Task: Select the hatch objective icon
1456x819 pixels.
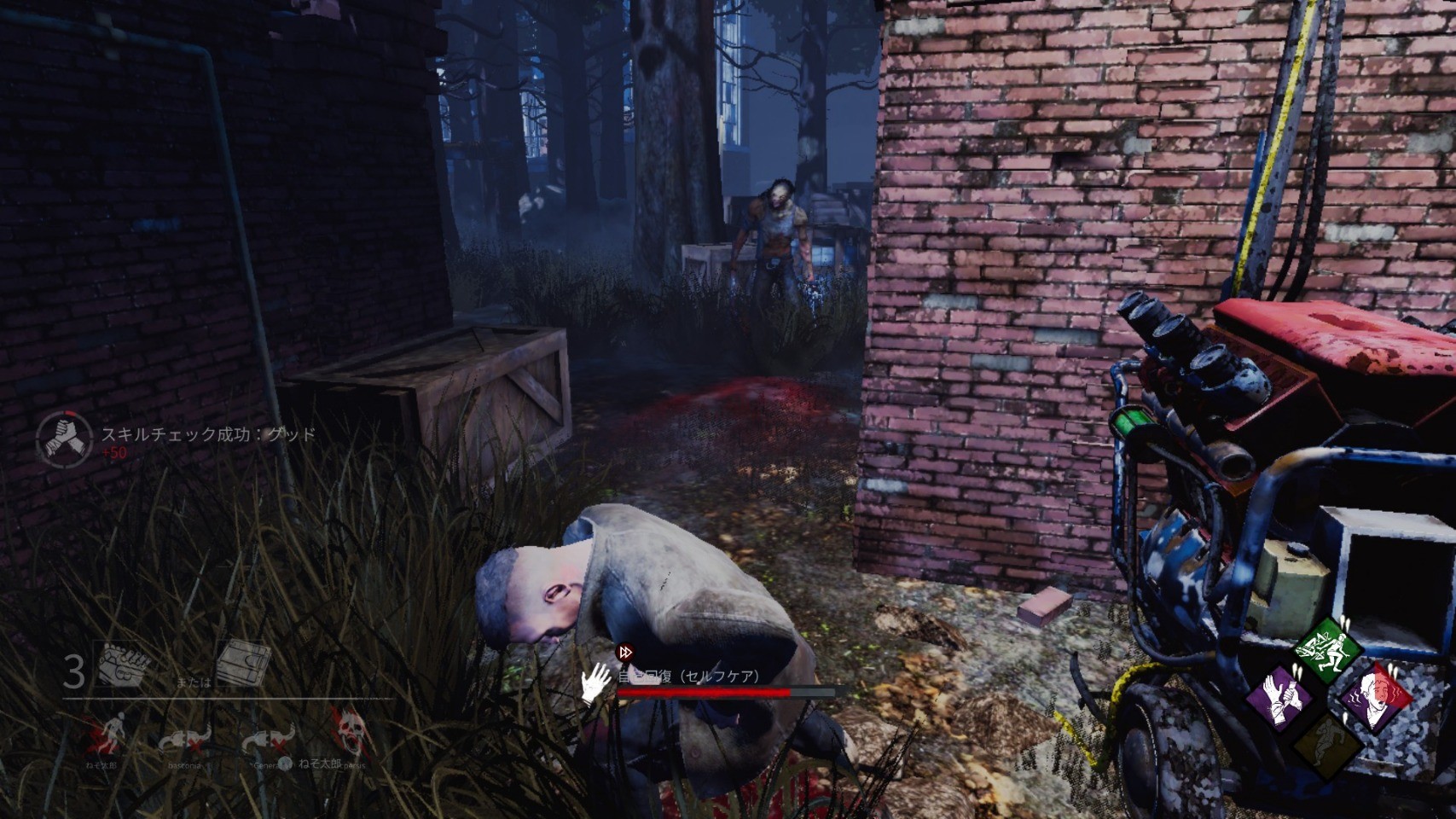Action: pos(242,665)
